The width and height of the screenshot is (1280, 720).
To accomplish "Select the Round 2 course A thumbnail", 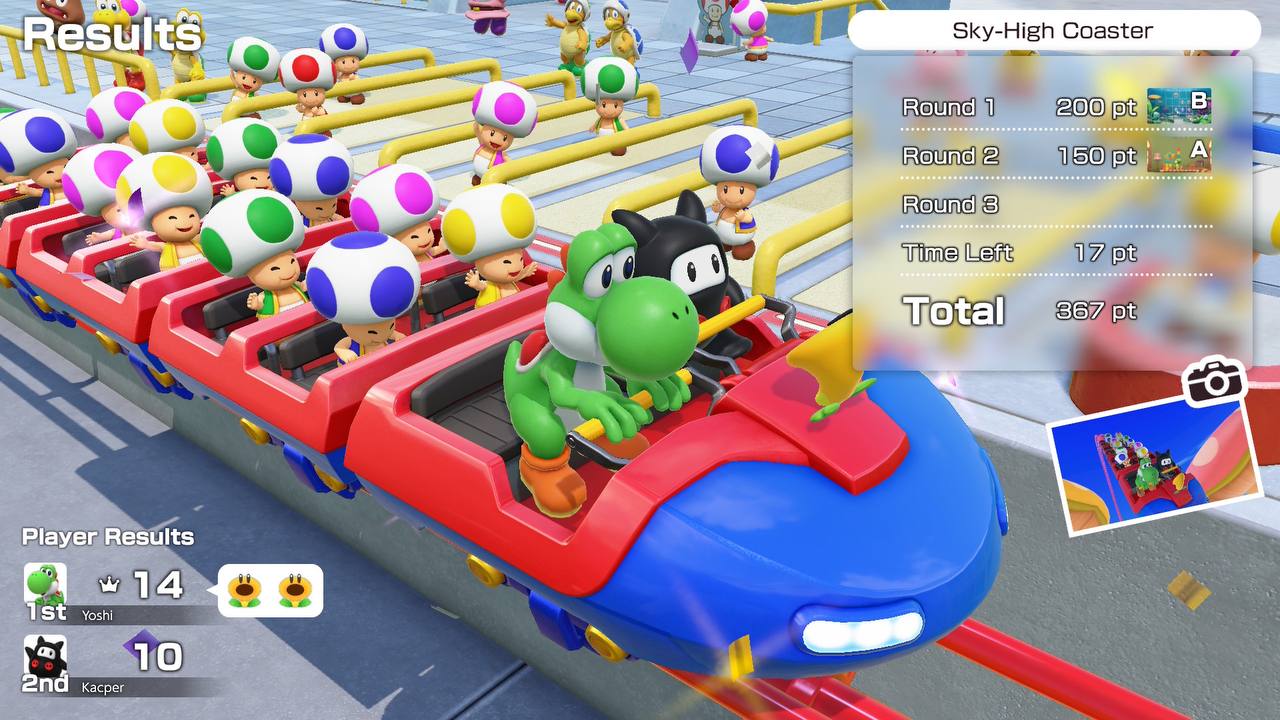I will click(1178, 155).
